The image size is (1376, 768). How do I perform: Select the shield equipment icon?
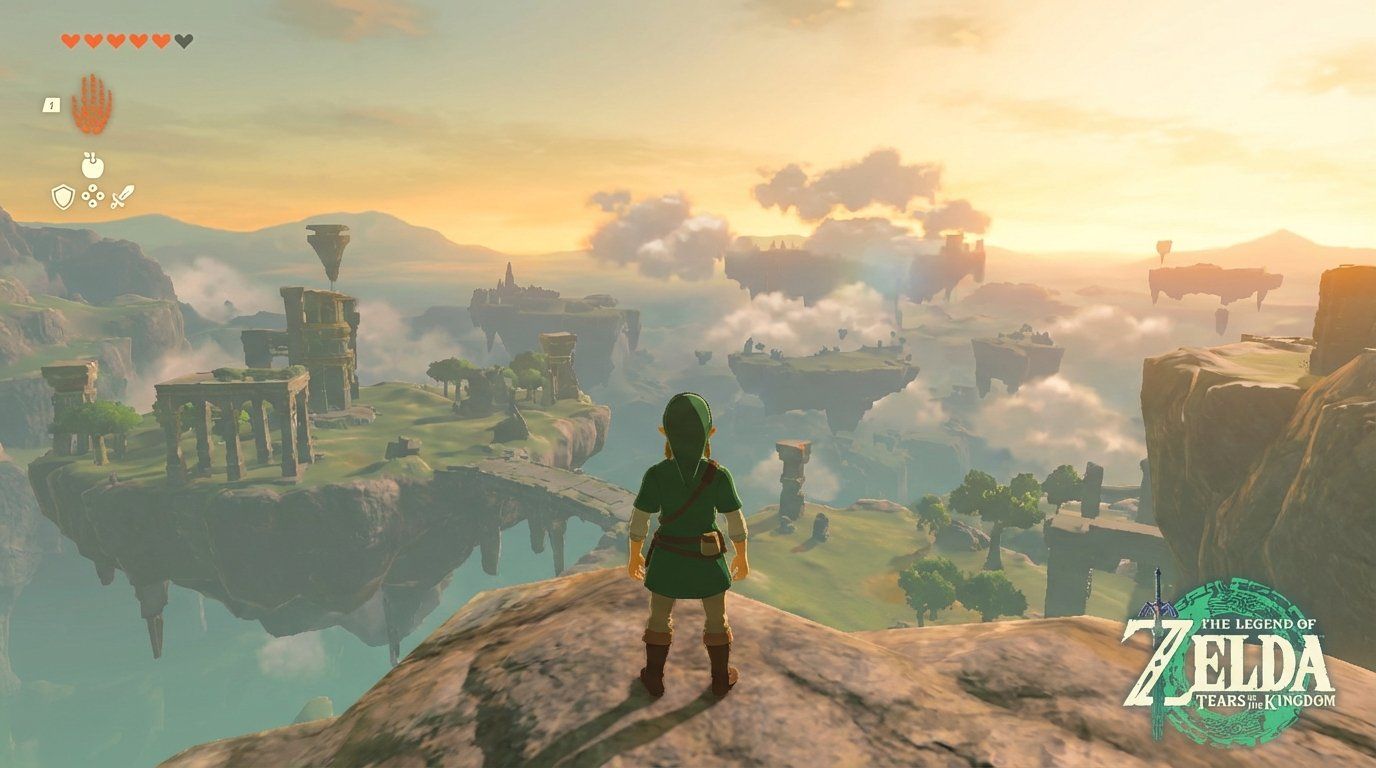[63, 195]
